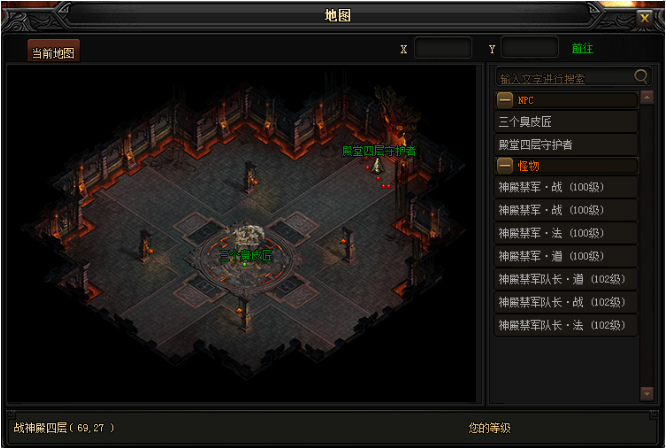
Task: Click the magnifying glass search icon
Action: click(641, 76)
